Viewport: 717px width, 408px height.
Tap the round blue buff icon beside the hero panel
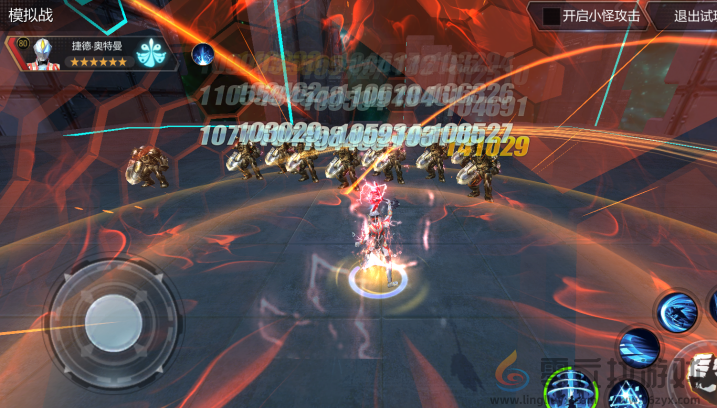(204, 54)
